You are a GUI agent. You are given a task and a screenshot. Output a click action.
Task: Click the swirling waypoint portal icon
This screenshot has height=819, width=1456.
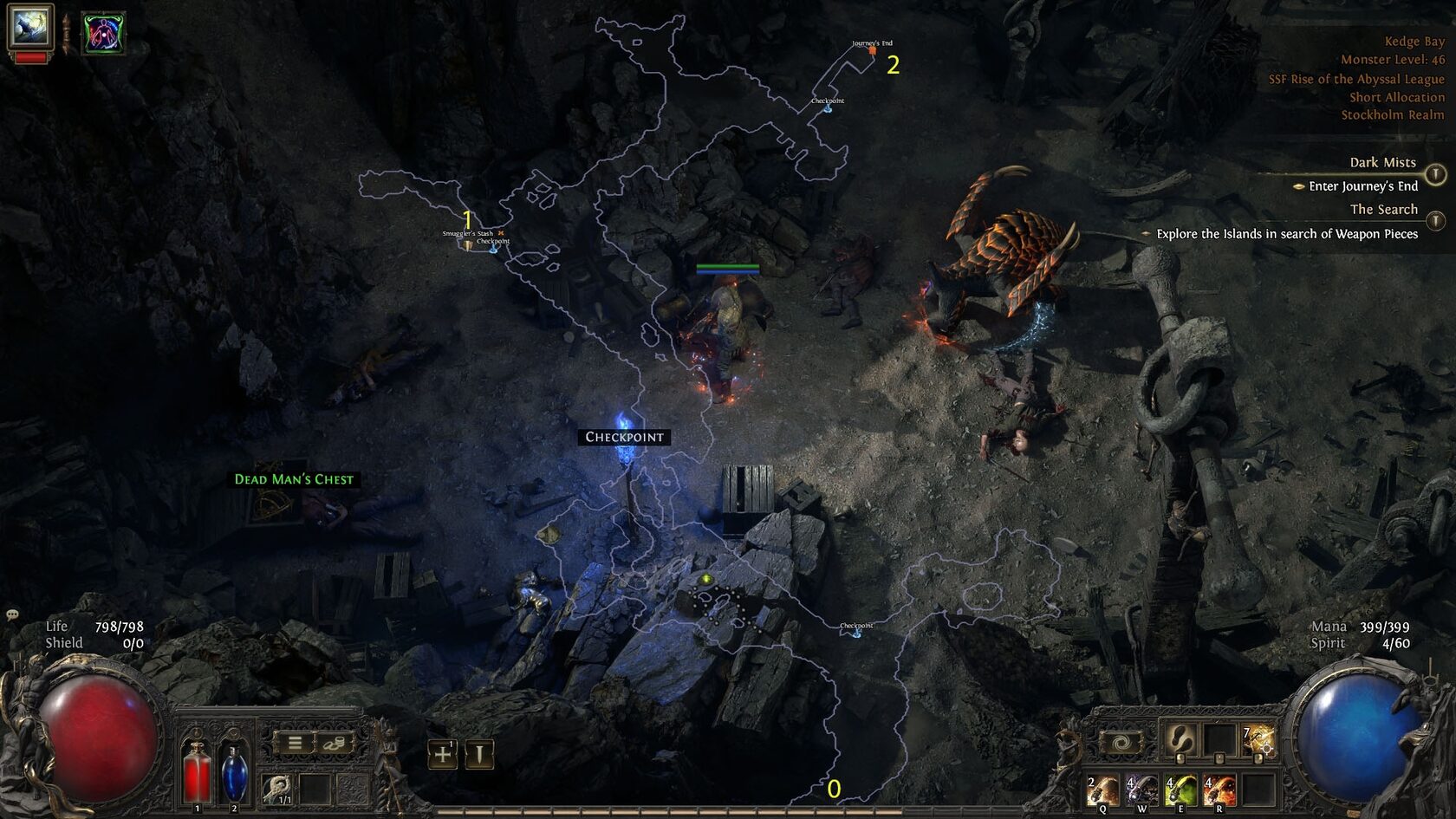1121,741
